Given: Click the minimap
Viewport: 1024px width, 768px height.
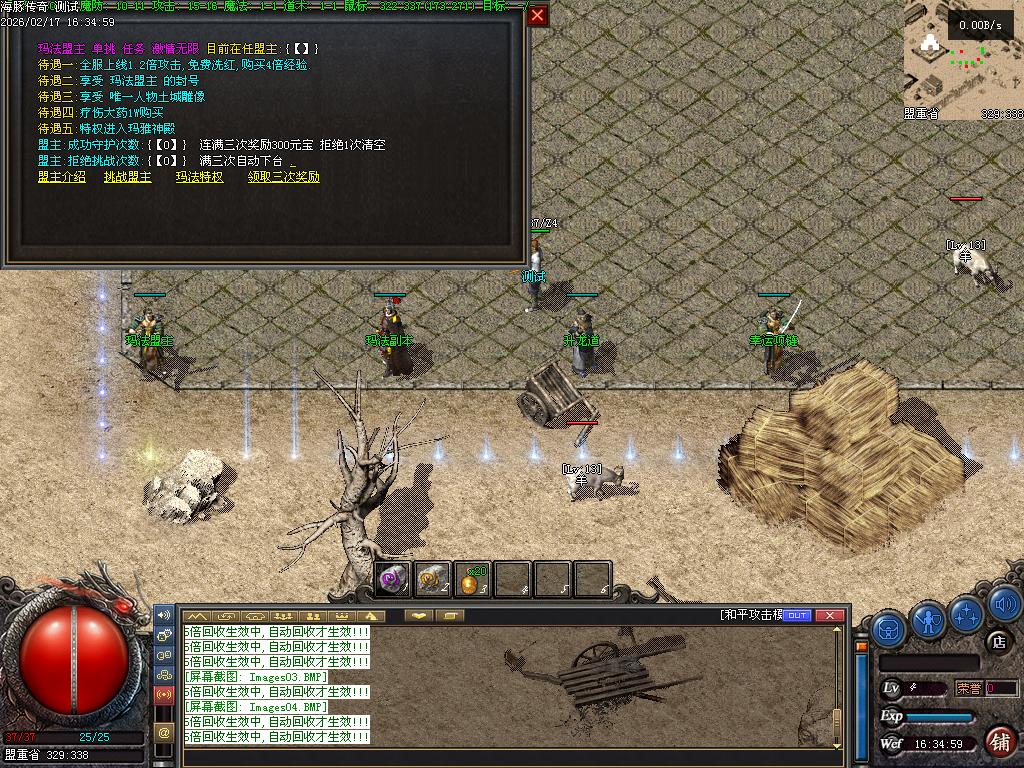Looking at the screenshot, I should 962,58.
